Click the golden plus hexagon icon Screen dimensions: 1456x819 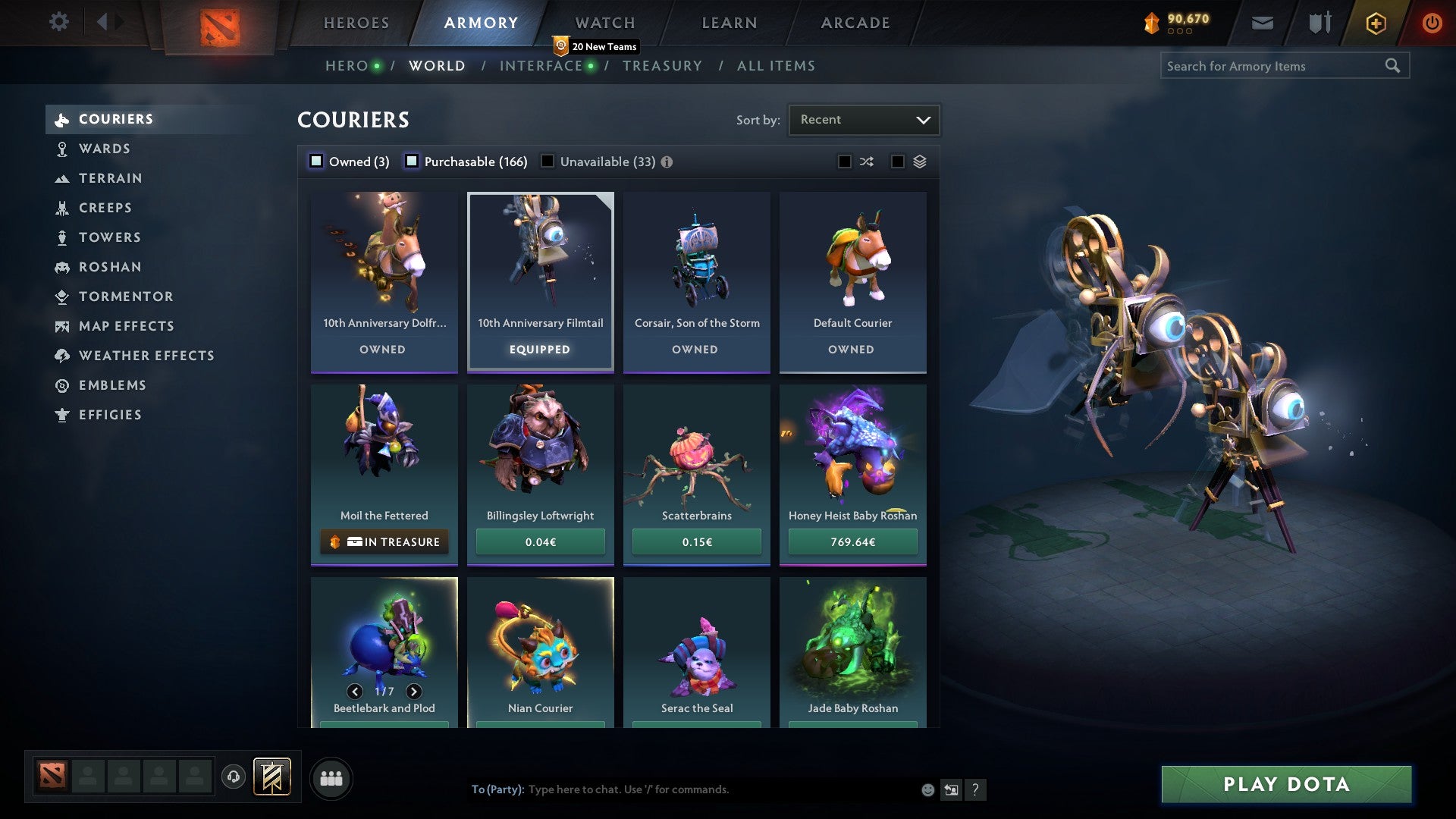tap(1375, 23)
